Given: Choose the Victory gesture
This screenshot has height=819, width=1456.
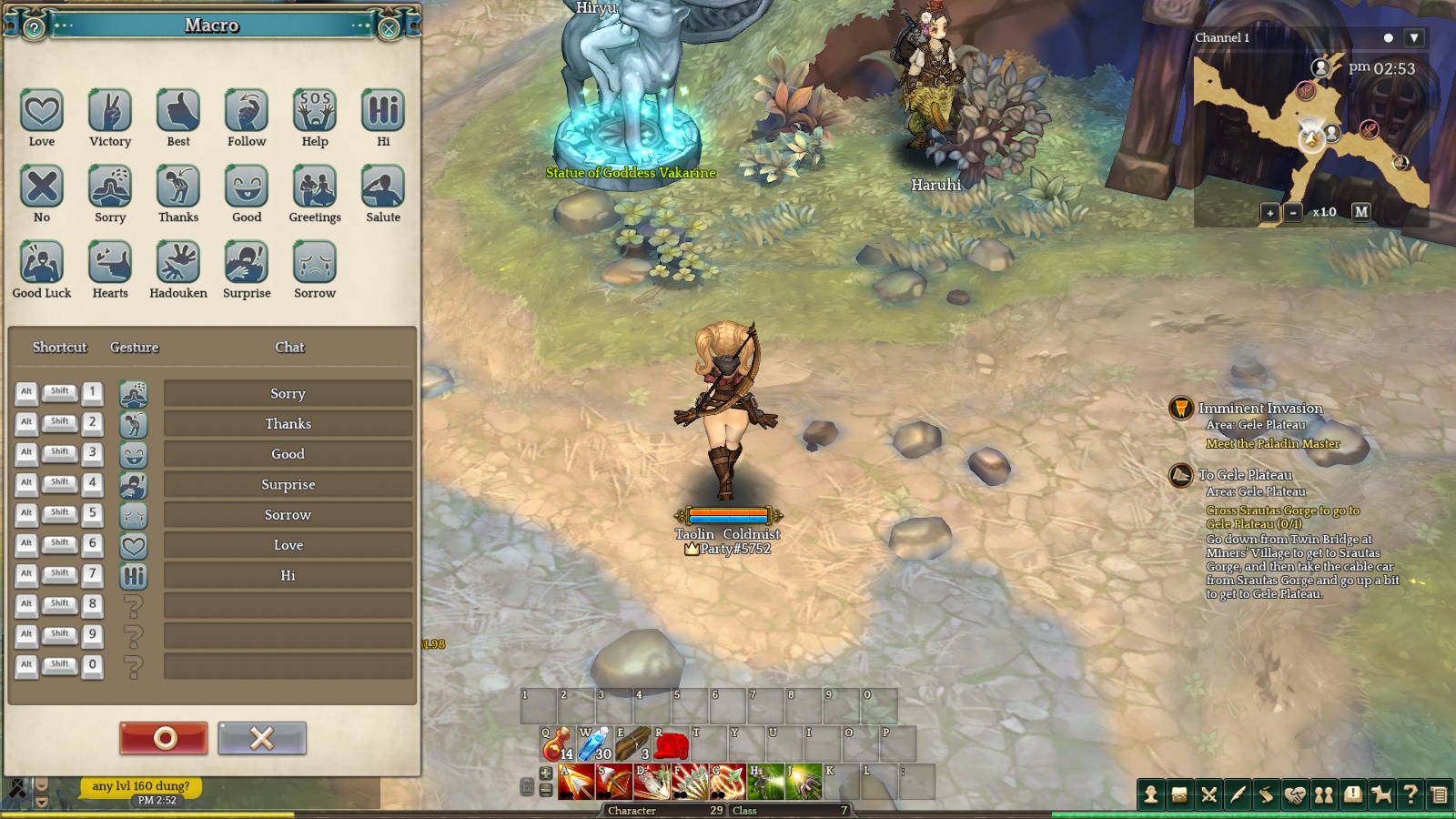Looking at the screenshot, I should pyautogui.click(x=110, y=111).
